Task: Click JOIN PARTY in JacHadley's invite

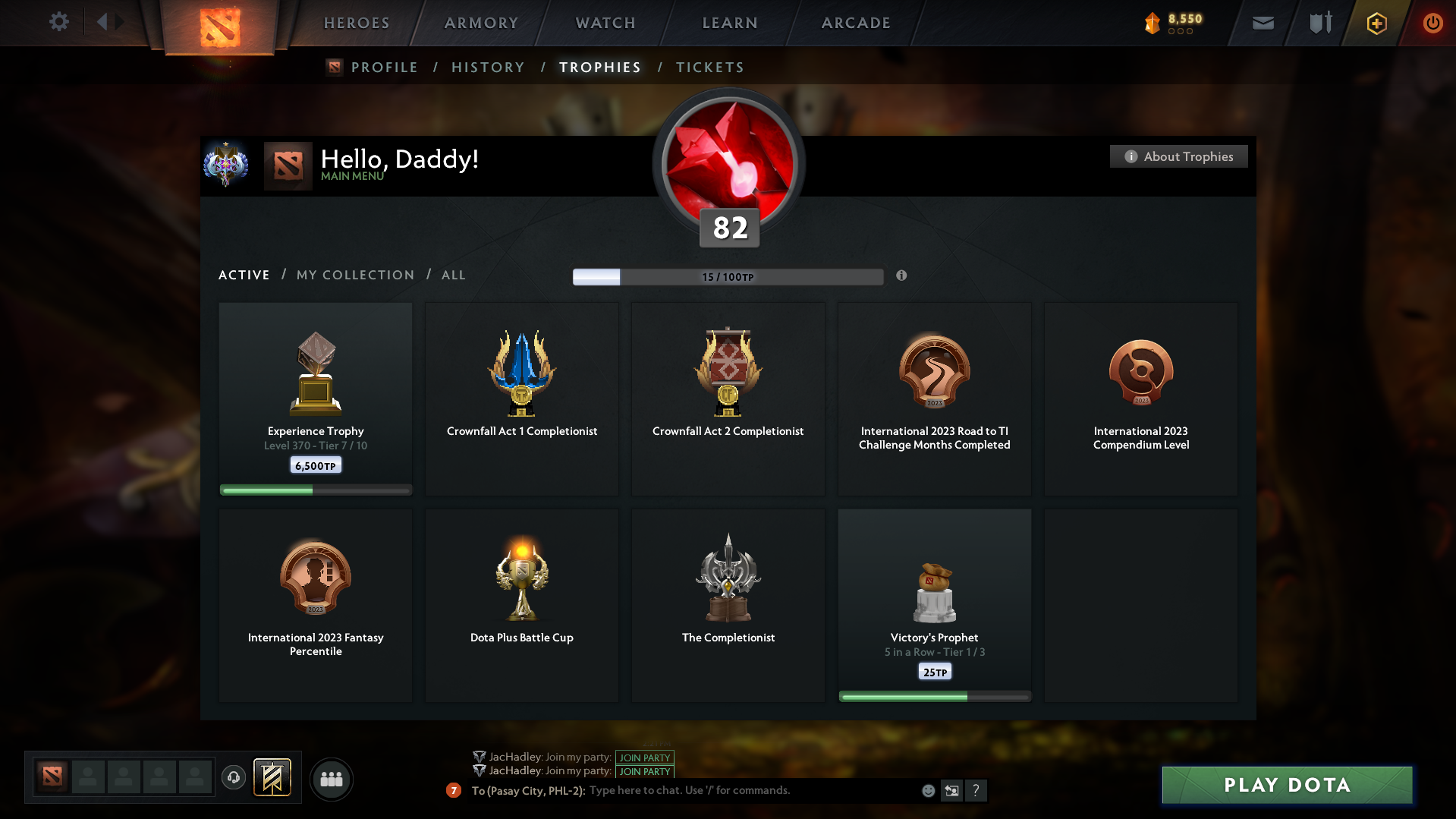Action: pos(644,758)
